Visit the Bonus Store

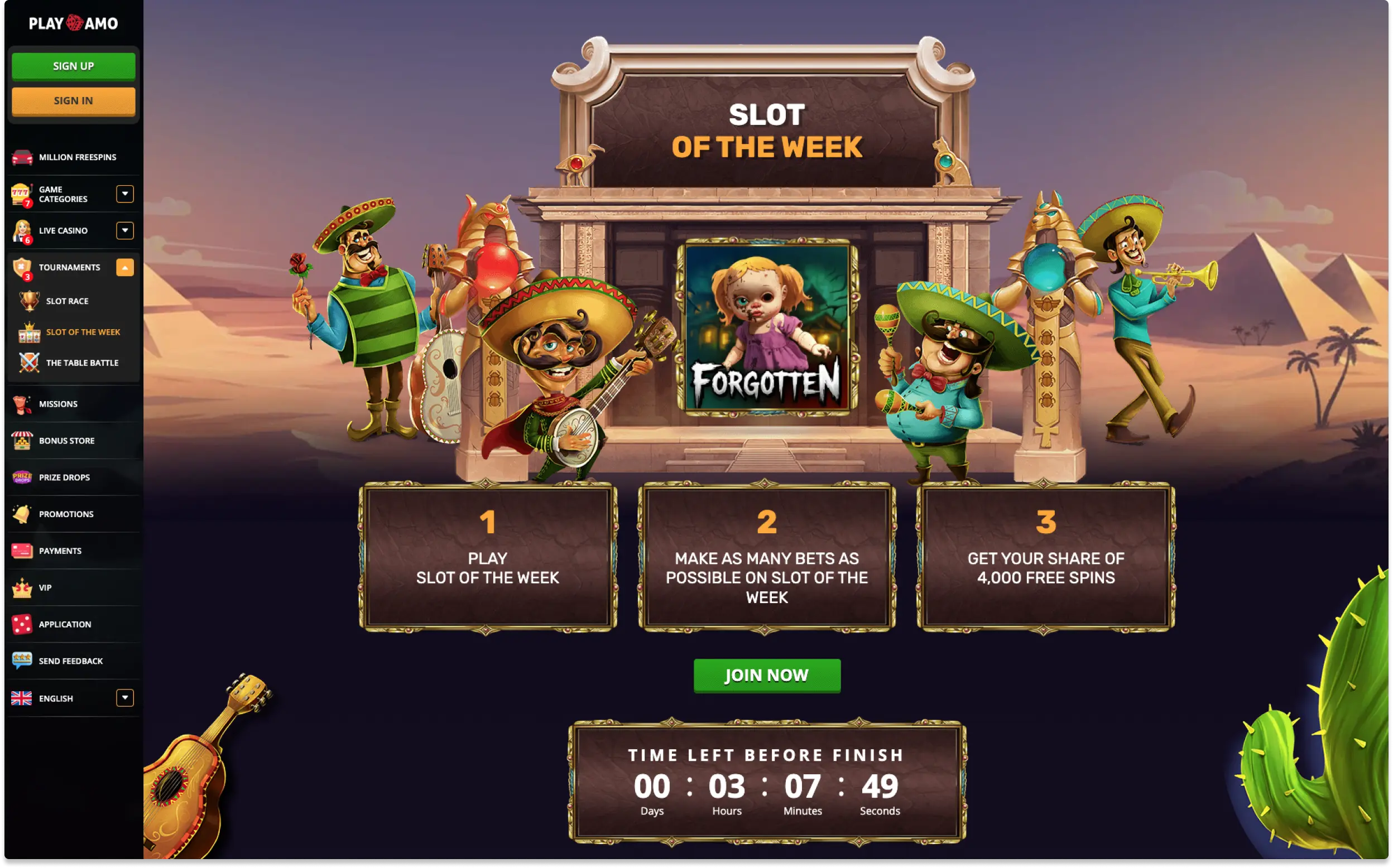click(66, 441)
